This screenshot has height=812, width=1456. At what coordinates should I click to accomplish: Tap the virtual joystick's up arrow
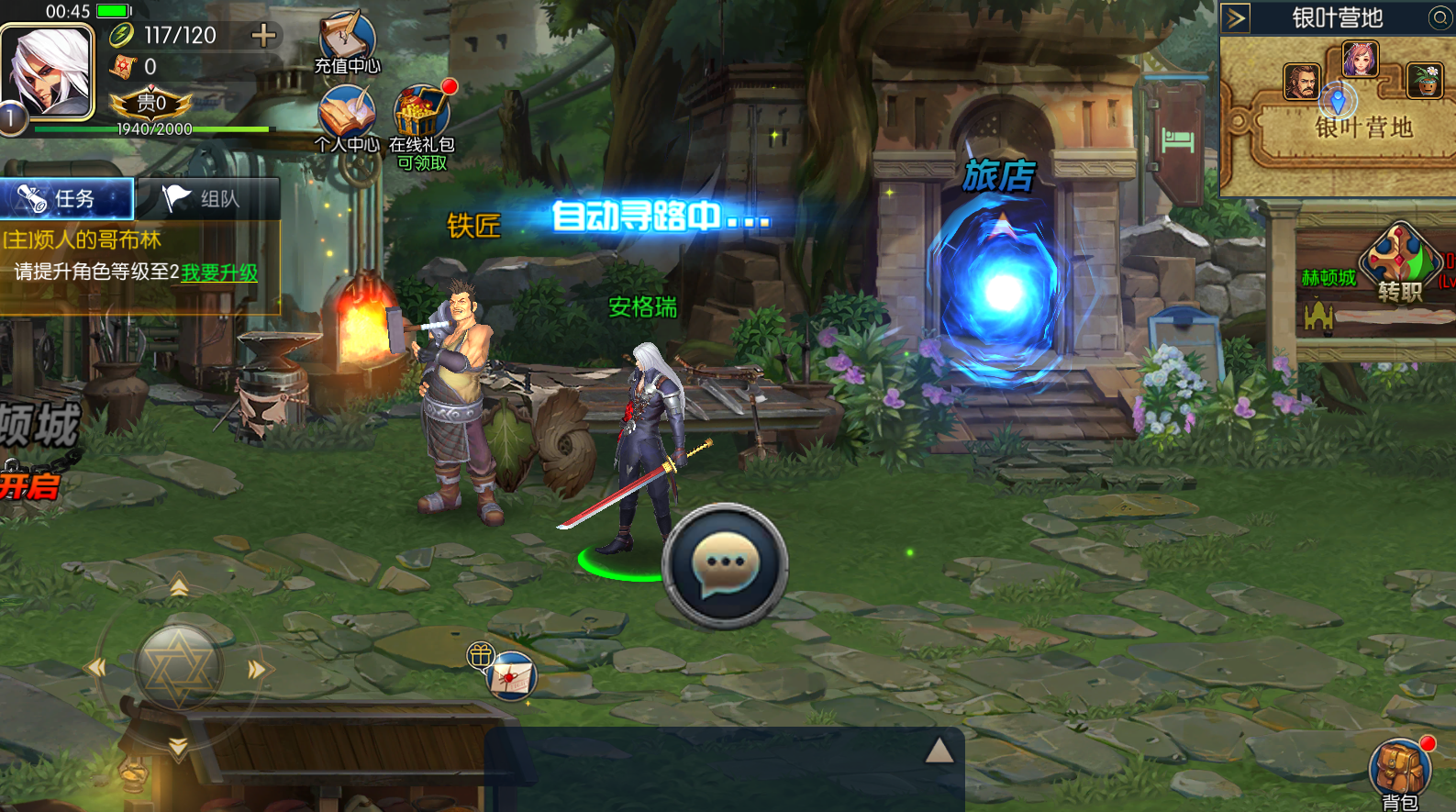179,586
